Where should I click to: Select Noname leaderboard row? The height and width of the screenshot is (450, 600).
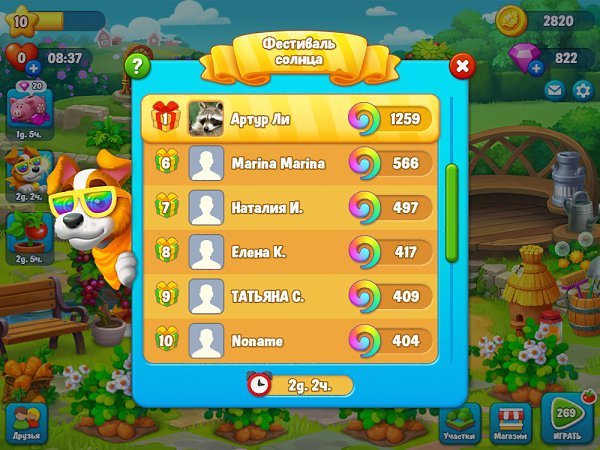[x=290, y=341]
